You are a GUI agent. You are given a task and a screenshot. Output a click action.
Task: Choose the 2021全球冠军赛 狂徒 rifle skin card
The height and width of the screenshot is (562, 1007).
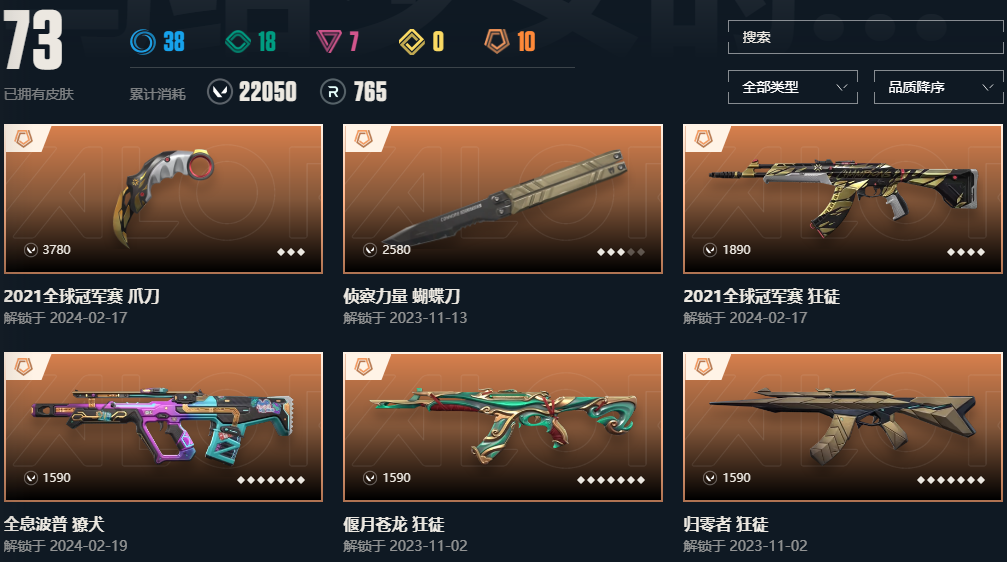pyautogui.click(x=842, y=199)
